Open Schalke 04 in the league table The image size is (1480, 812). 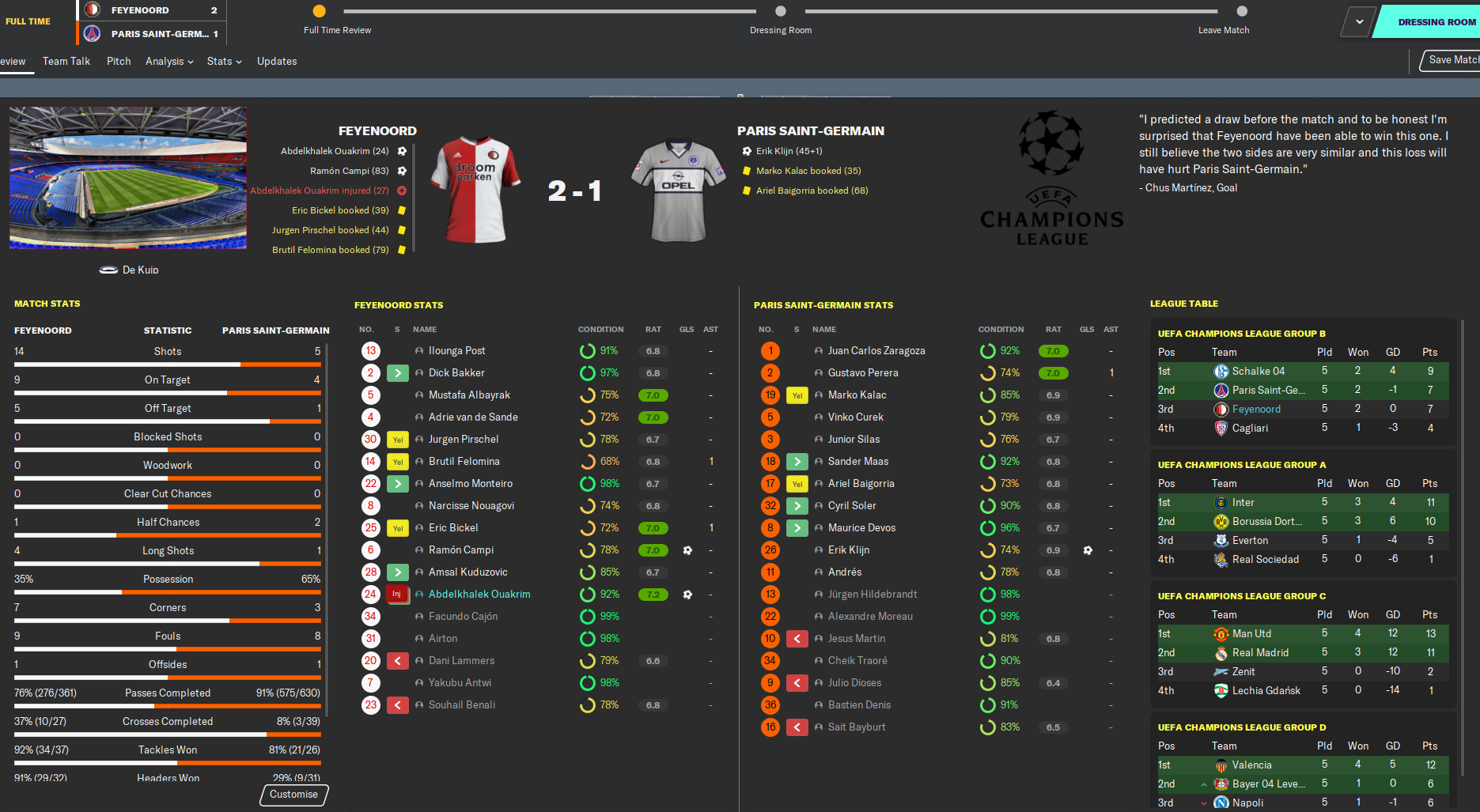[x=1259, y=372]
